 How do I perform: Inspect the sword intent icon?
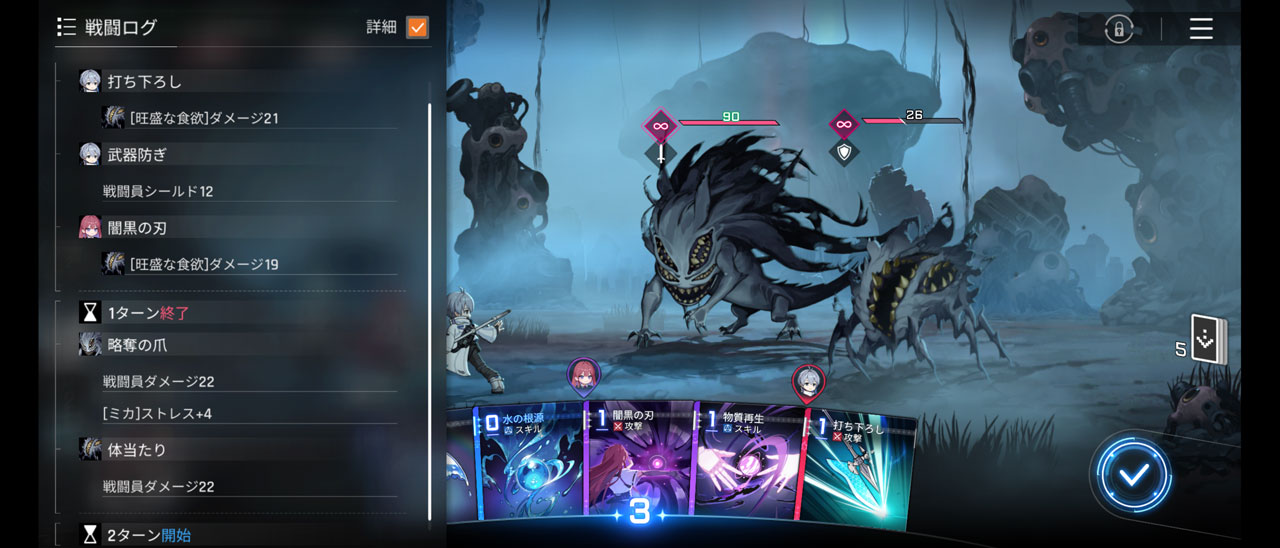pyautogui.click(x=660, y=154)
